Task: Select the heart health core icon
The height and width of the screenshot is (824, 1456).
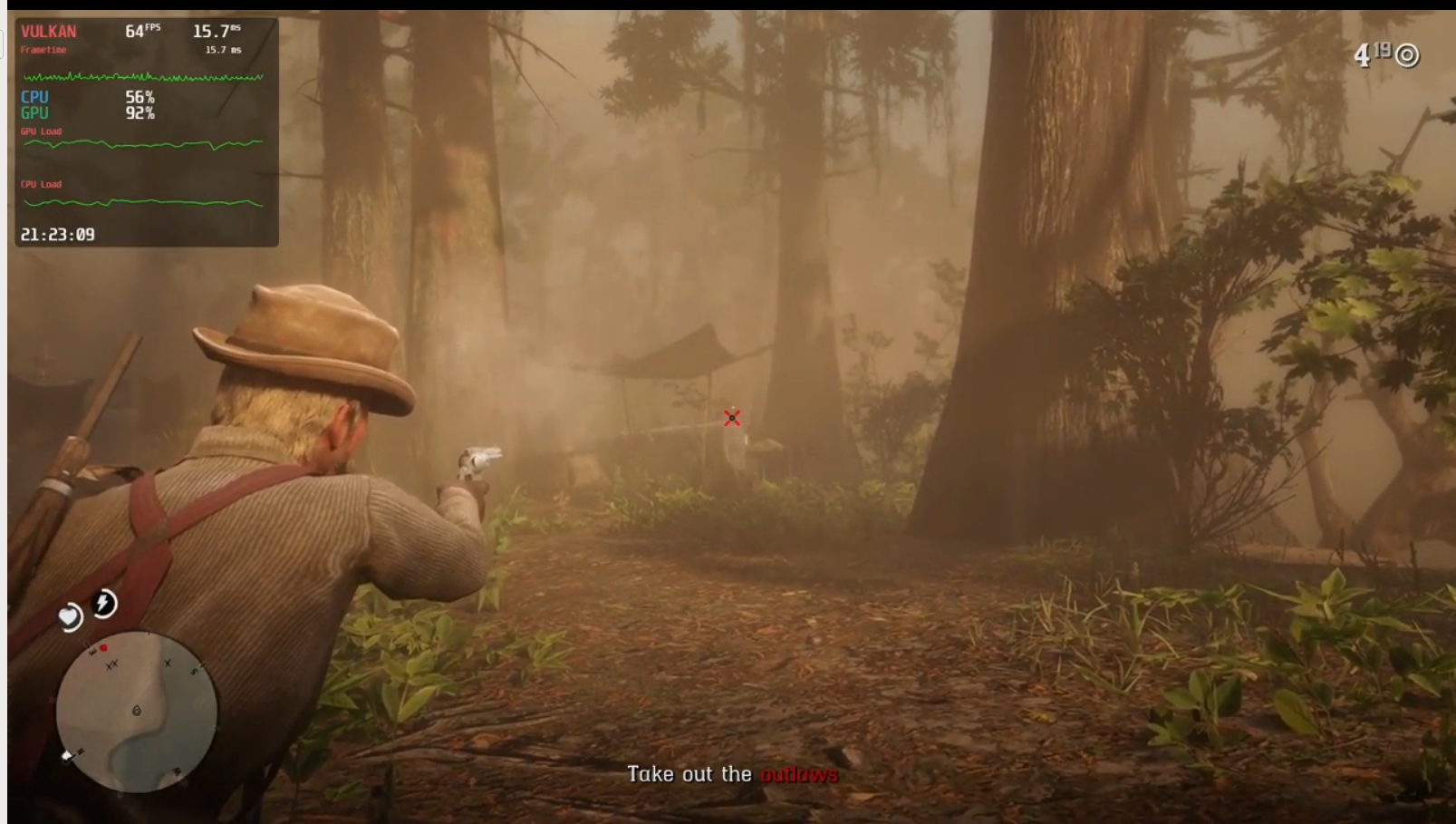Action: [70, 618]
